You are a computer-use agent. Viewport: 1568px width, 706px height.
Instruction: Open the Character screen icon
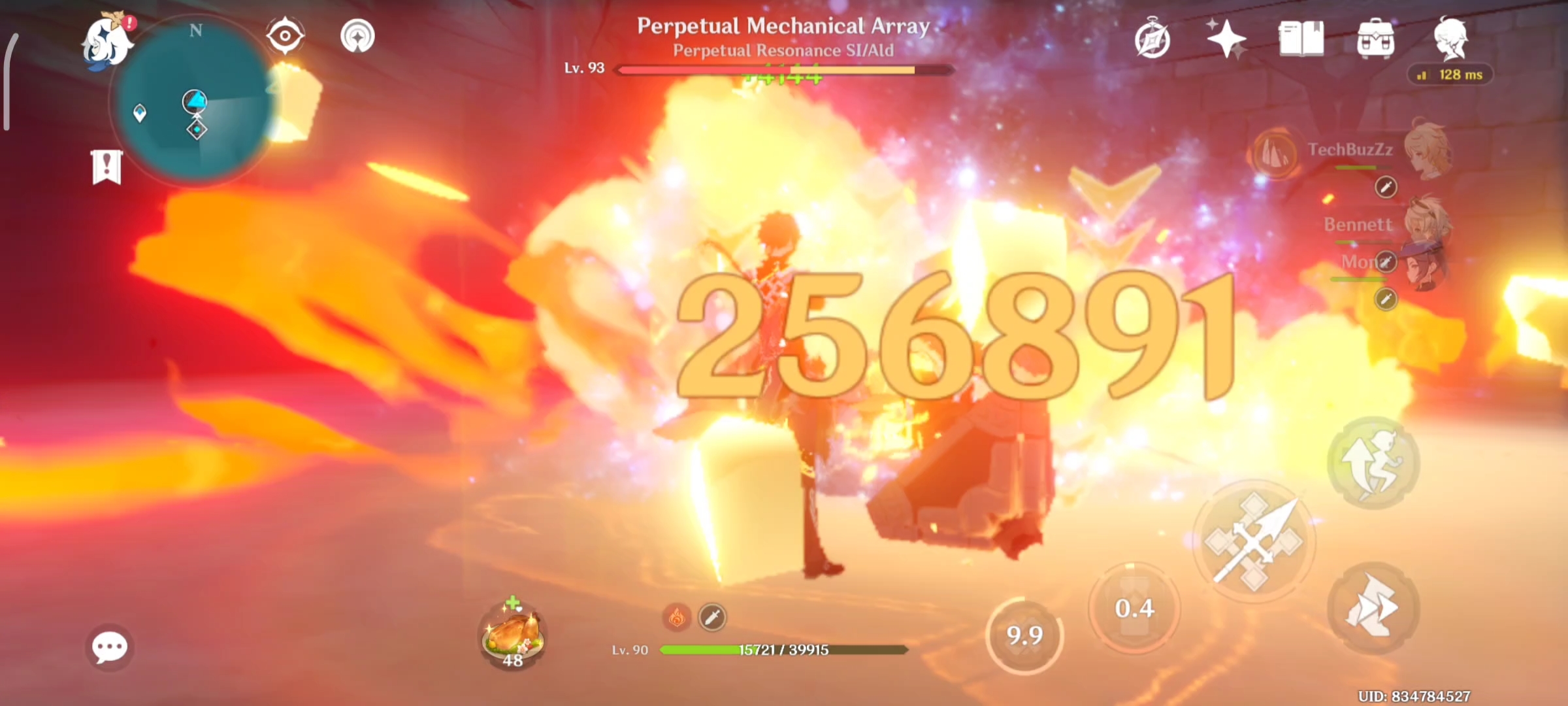click(x=1450, y=39)
